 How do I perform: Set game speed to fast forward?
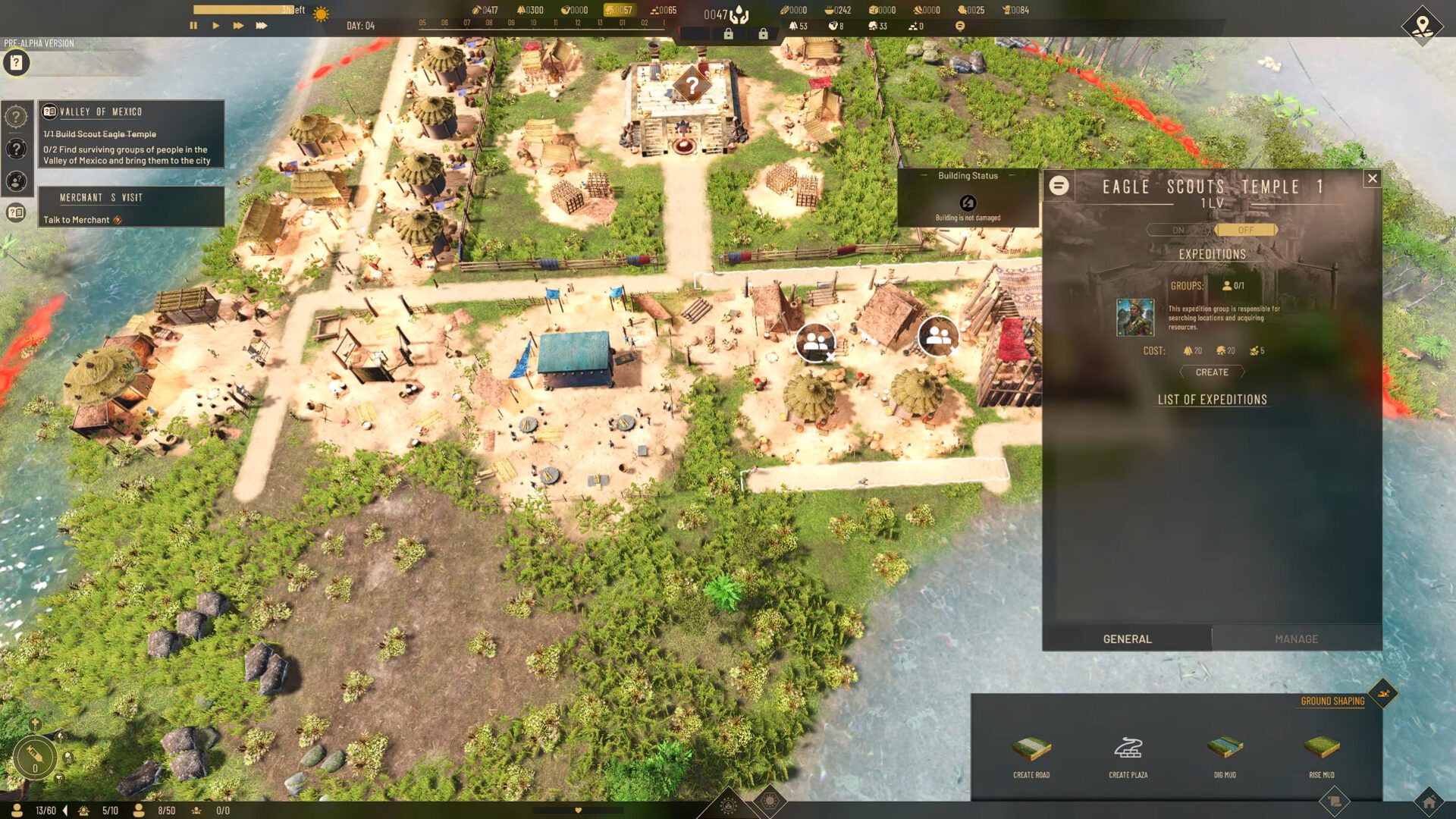(x=238, y=26)
